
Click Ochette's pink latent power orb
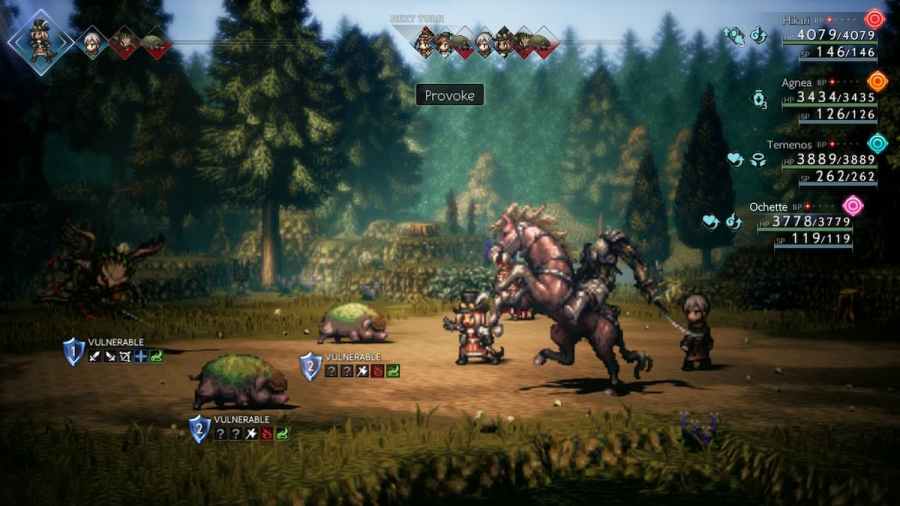click(852, 206)
